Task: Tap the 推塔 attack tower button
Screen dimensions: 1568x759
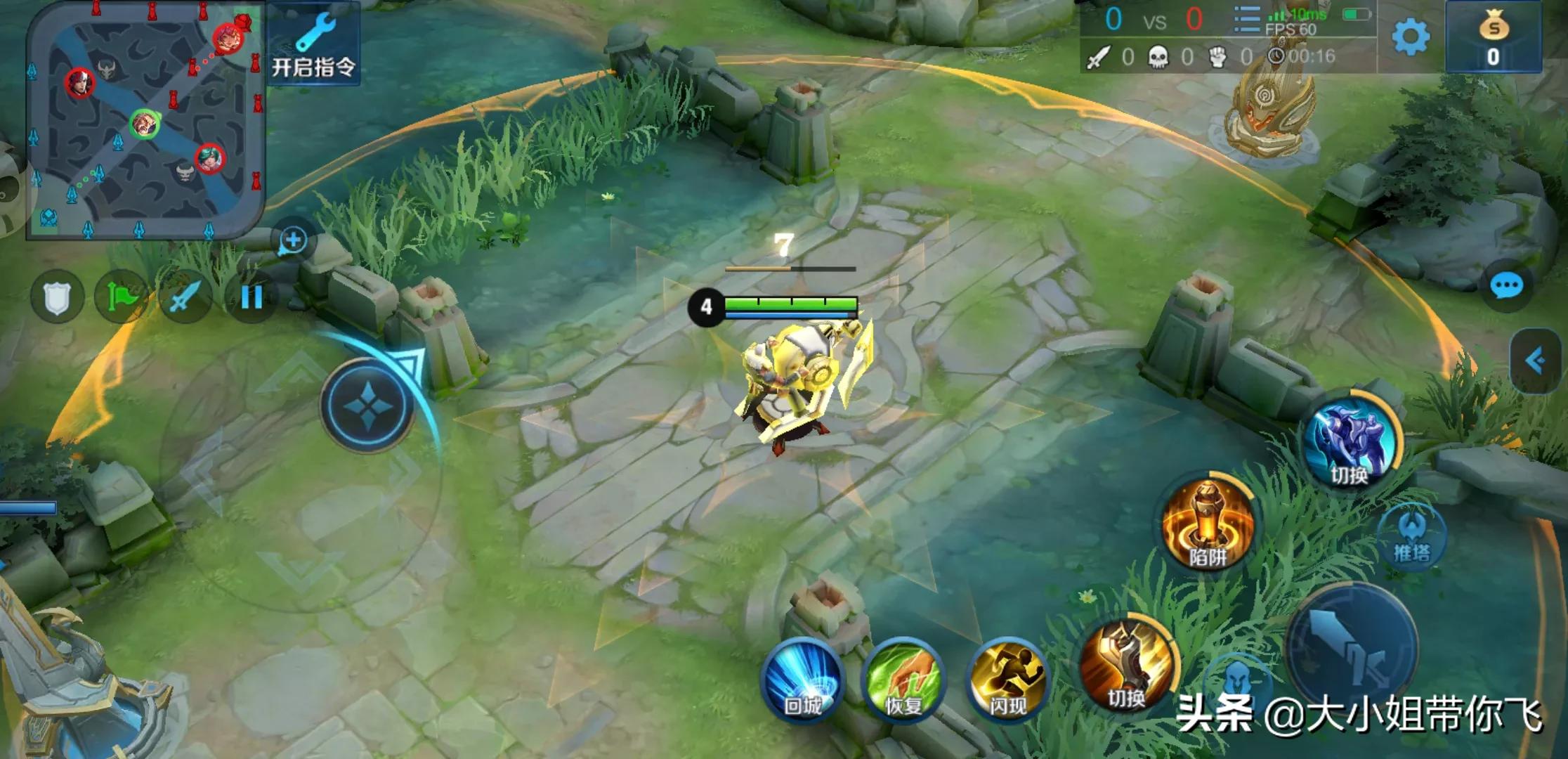Action: (x=1412, y=537)
